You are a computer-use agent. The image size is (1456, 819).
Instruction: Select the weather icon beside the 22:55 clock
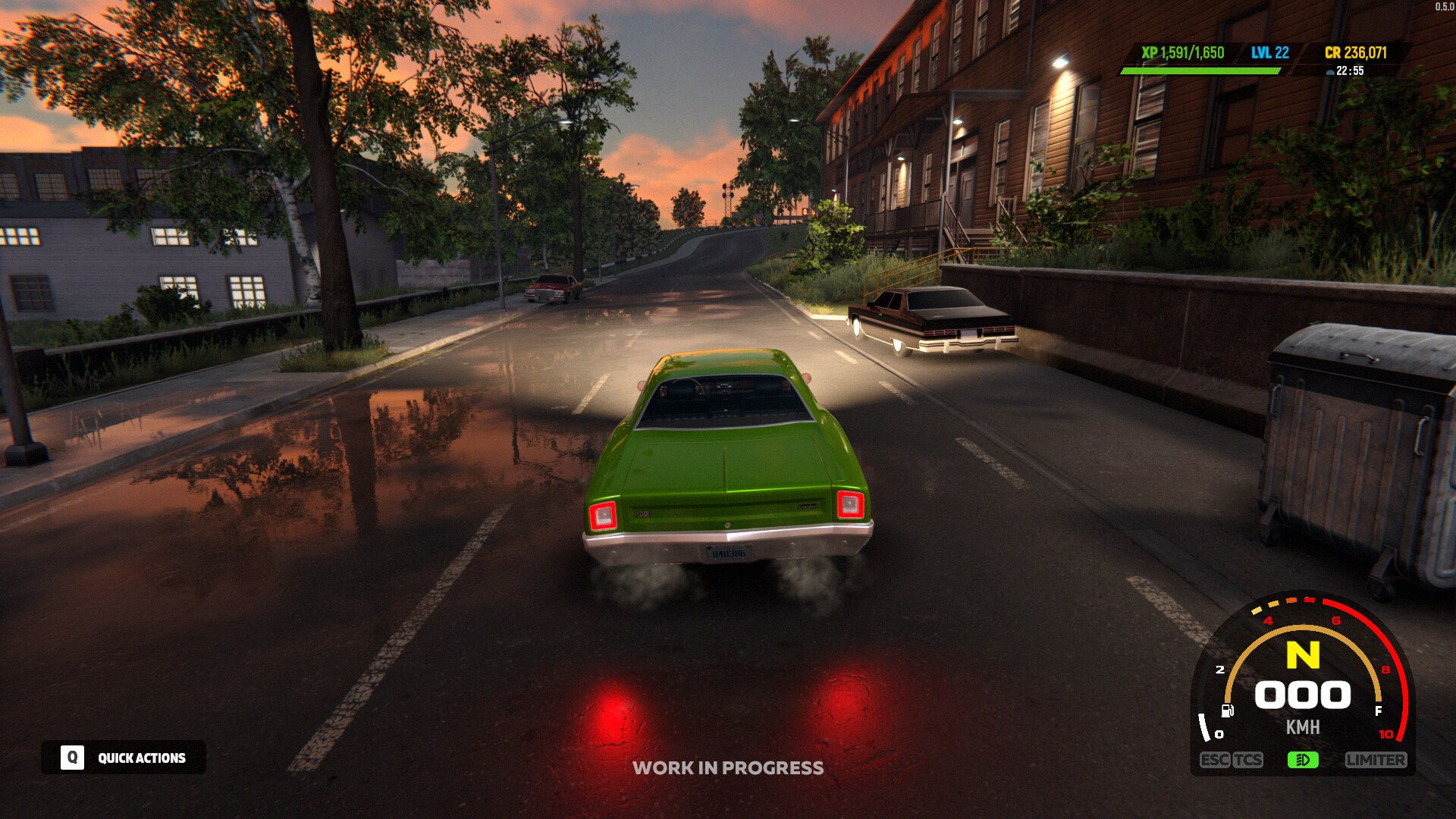[x=1329, y=72]
